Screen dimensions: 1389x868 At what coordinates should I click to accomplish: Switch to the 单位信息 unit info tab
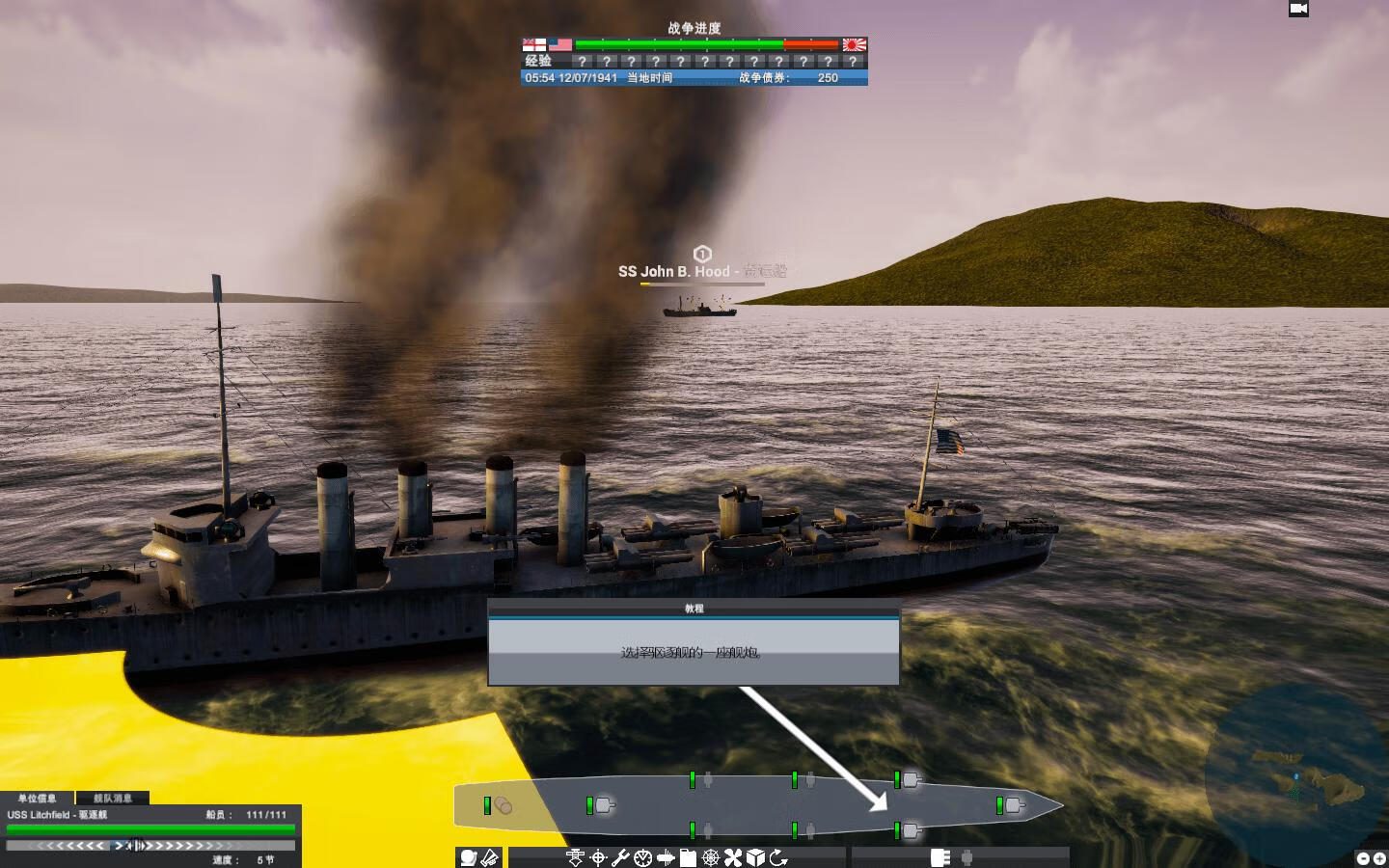37,799
